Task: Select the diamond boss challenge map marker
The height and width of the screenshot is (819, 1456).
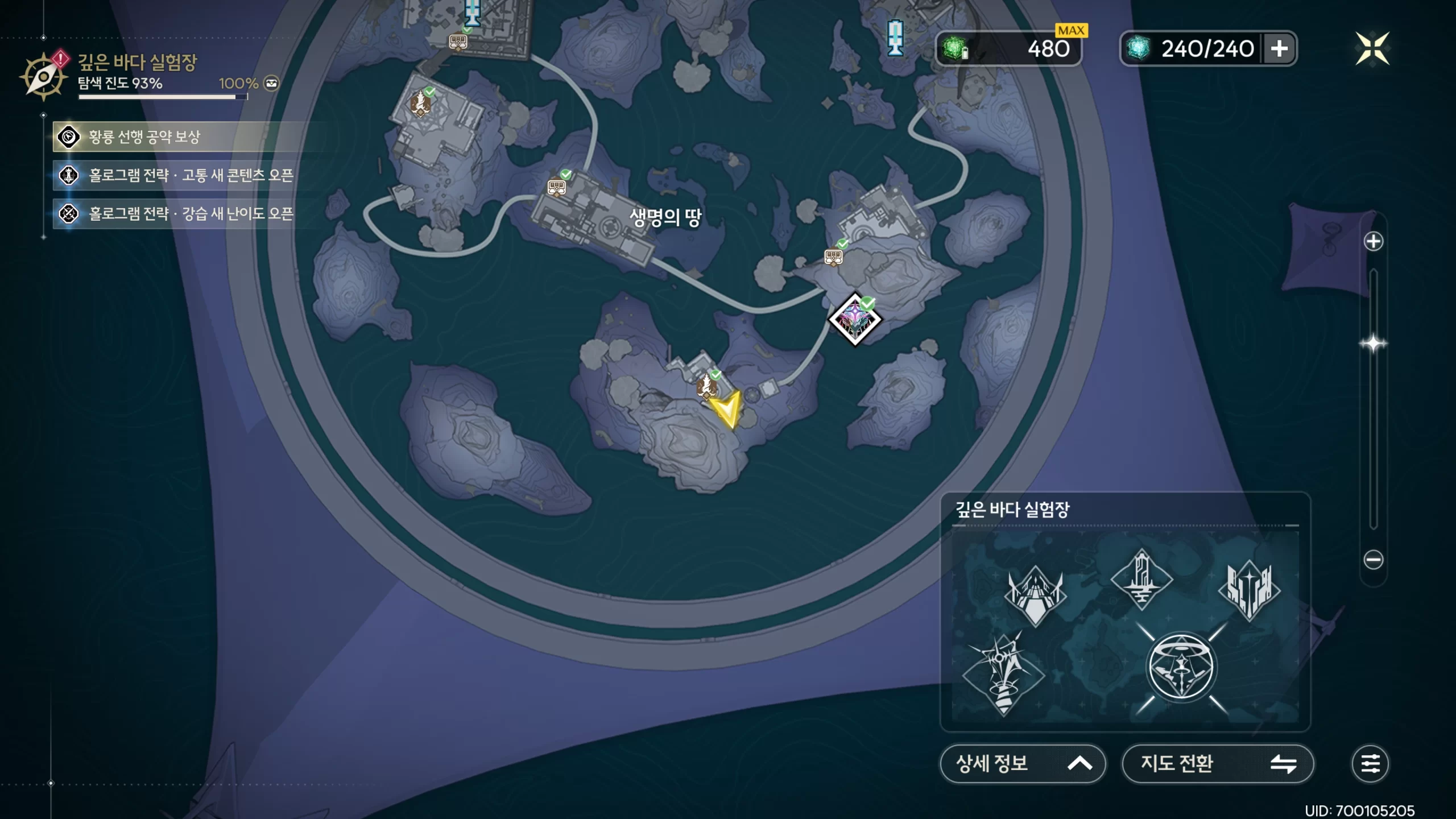Action: [x=854, y=320]
